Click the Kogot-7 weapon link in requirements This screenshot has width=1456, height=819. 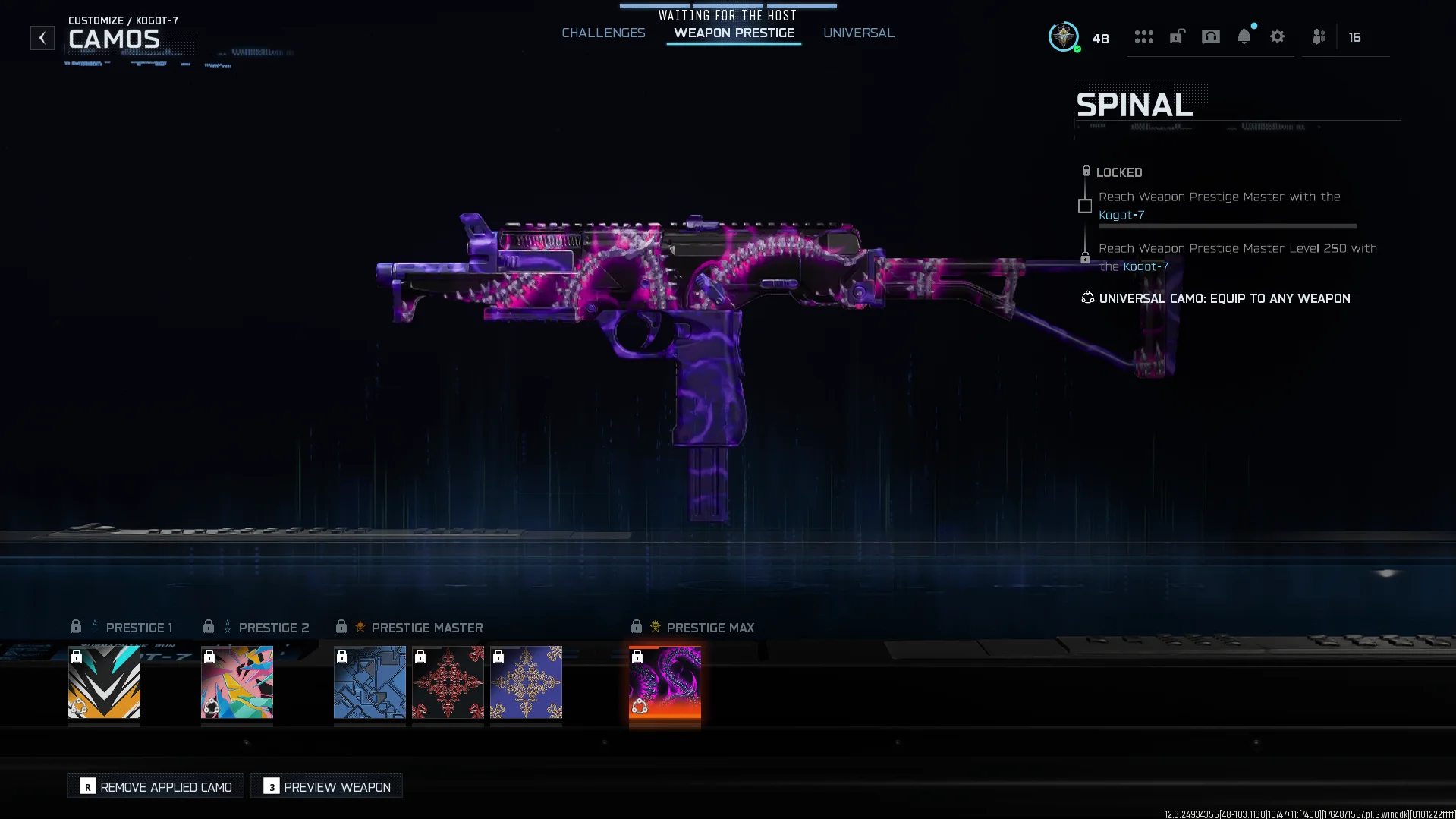[1121, 215]
